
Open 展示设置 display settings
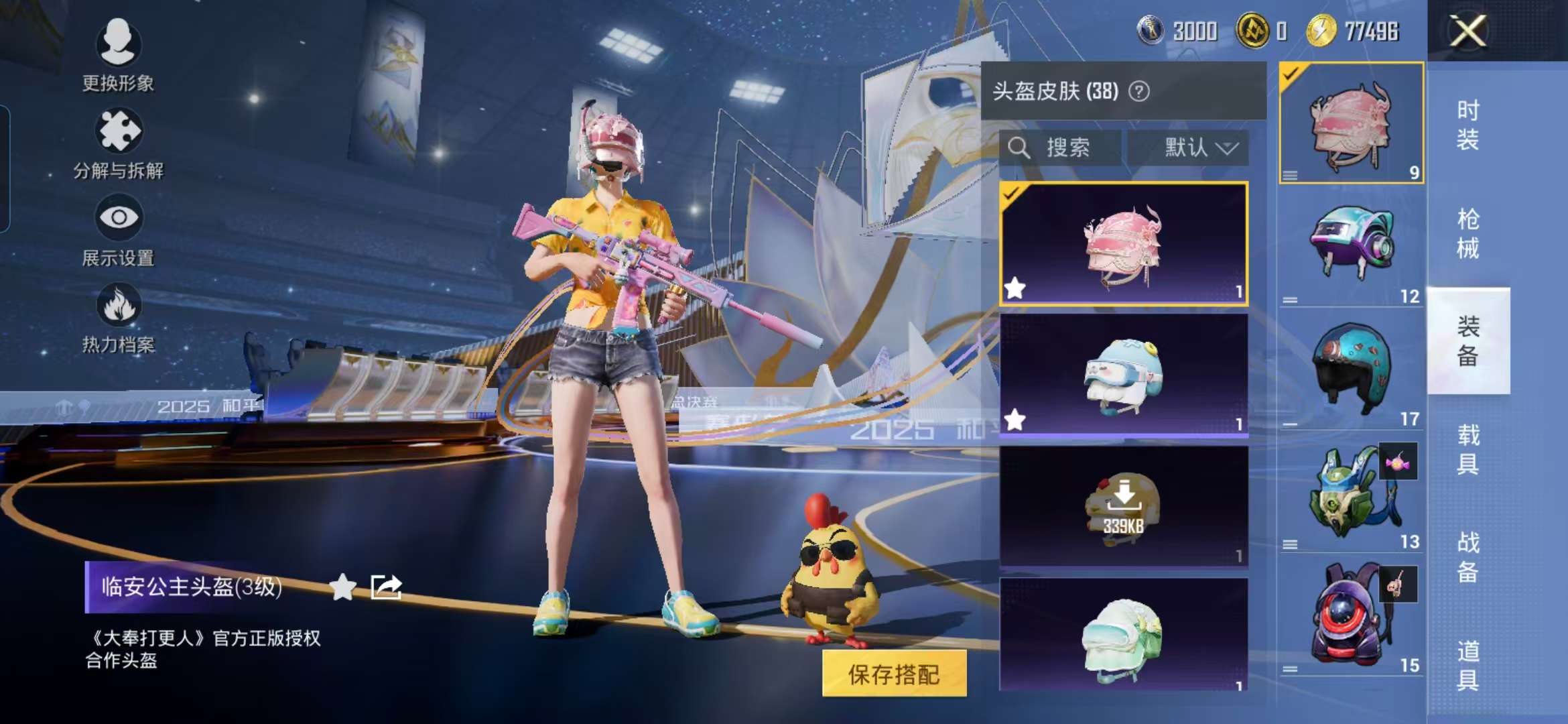[118, 229]
